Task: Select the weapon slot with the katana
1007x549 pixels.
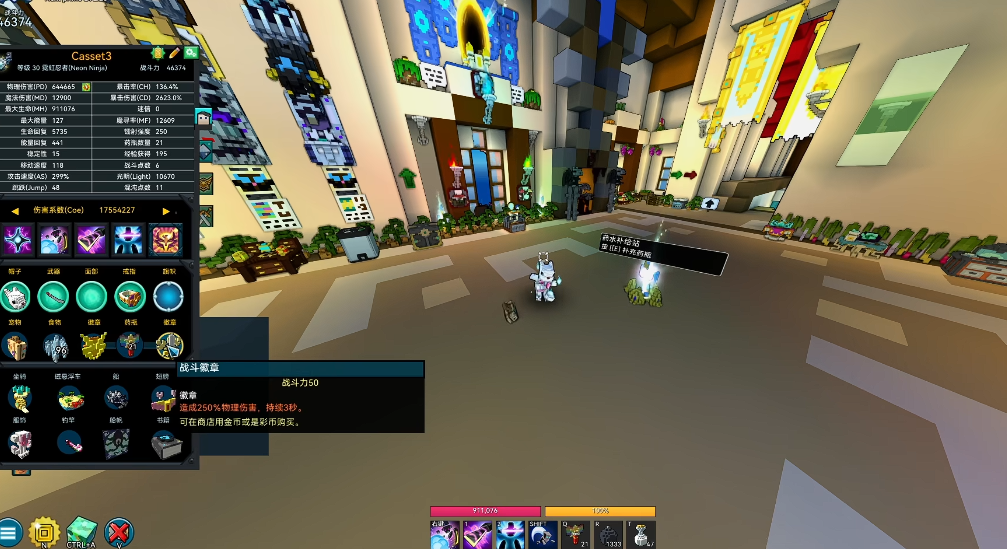Action: coord(52,296)
